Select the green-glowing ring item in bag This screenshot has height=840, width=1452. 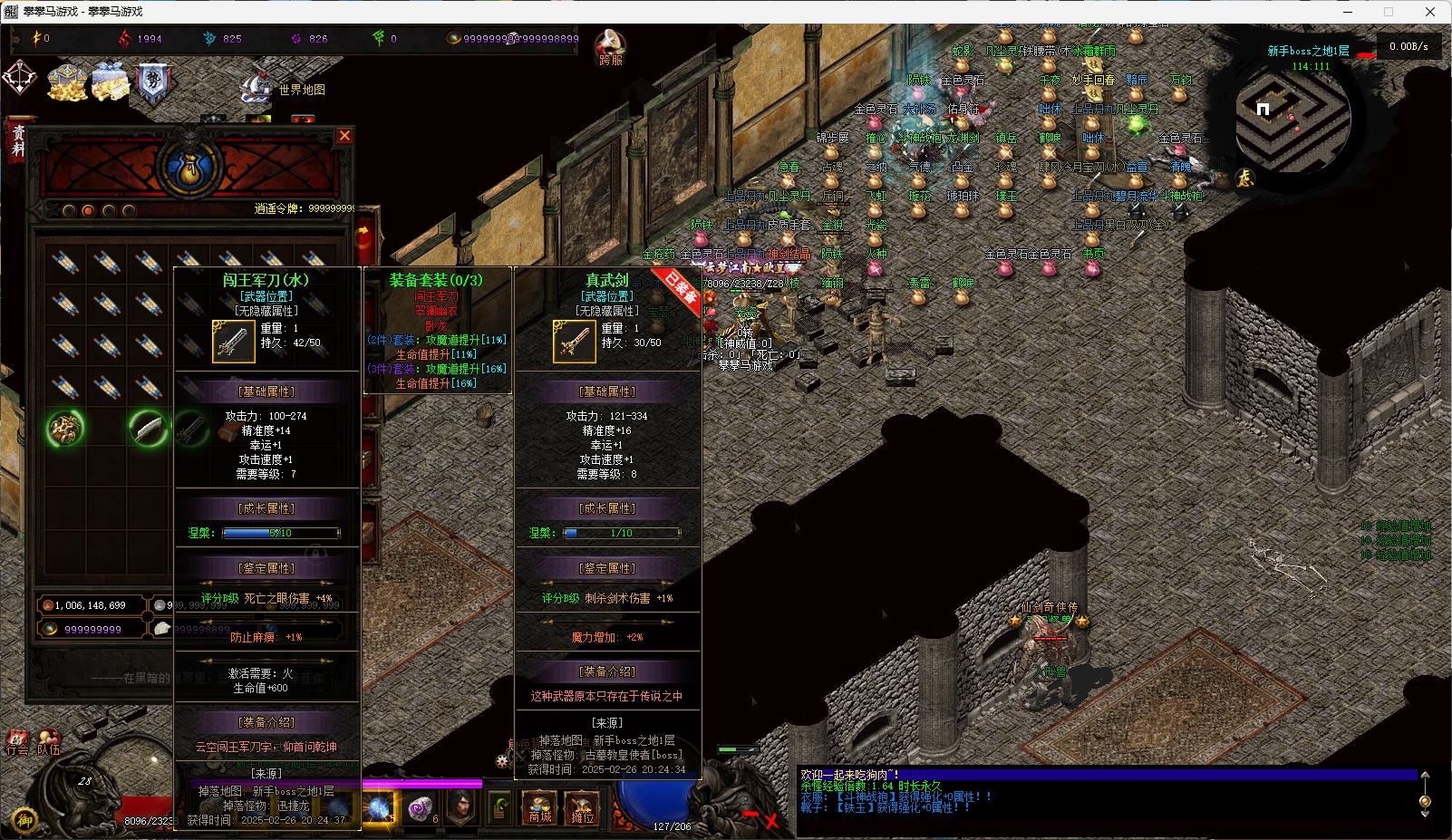click(x=65, y=428)
